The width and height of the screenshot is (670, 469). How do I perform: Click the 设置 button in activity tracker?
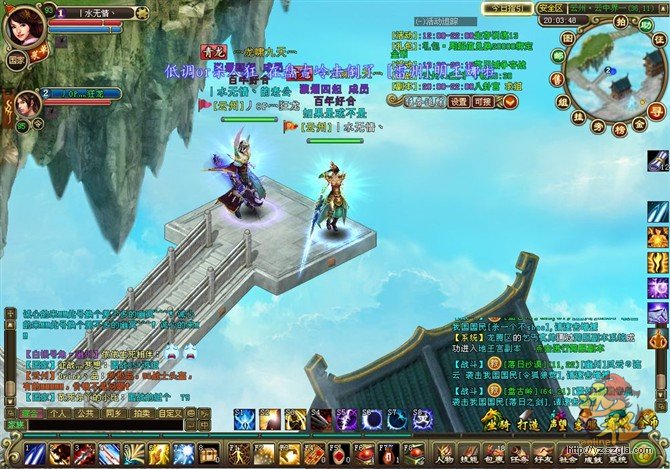pyautogui.click(x=458, y=101)
